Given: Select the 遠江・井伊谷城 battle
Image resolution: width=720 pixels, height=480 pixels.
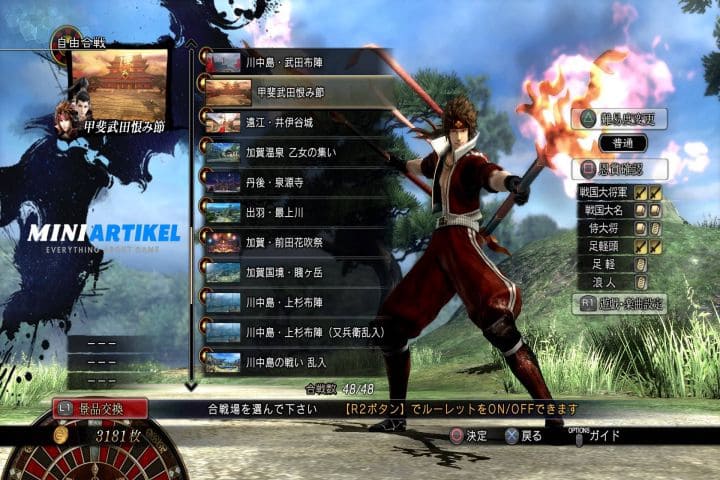Looking at the screenshot, I should coord(290,122).
